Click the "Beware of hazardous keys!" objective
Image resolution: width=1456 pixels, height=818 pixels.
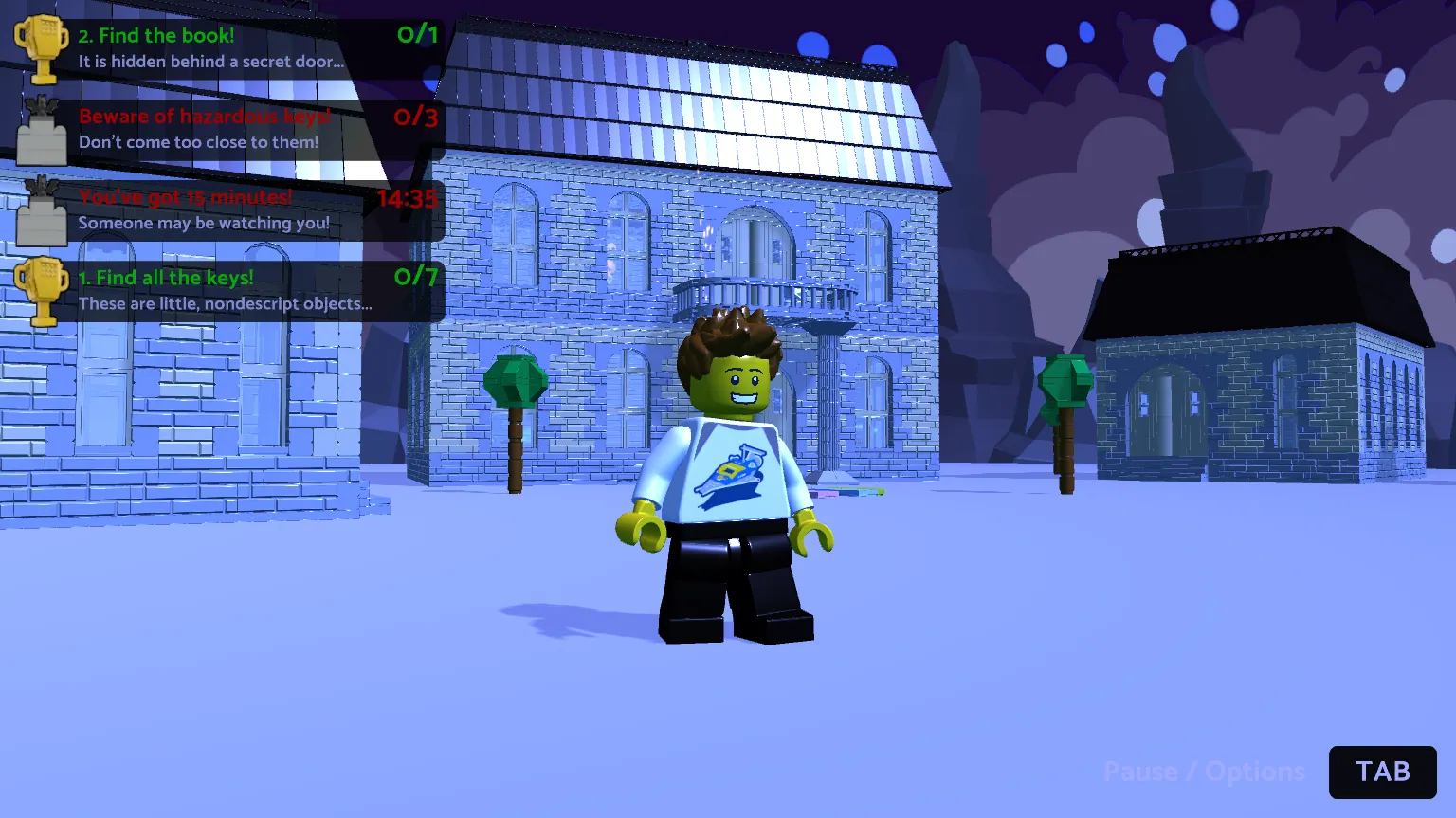[x=227, y=129]
